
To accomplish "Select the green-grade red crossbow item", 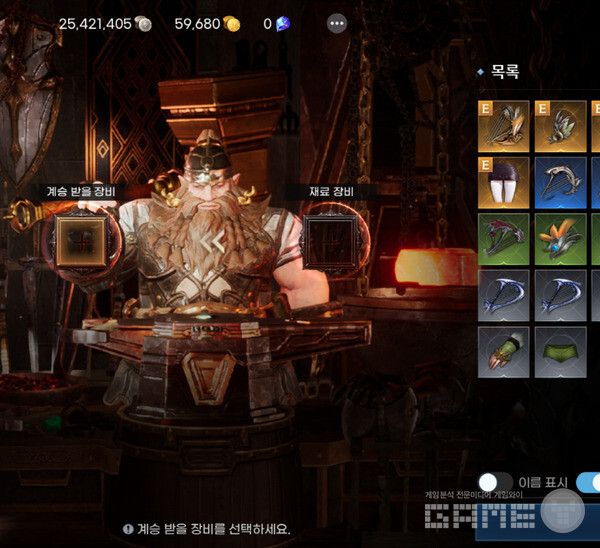I will click(503, 238).
